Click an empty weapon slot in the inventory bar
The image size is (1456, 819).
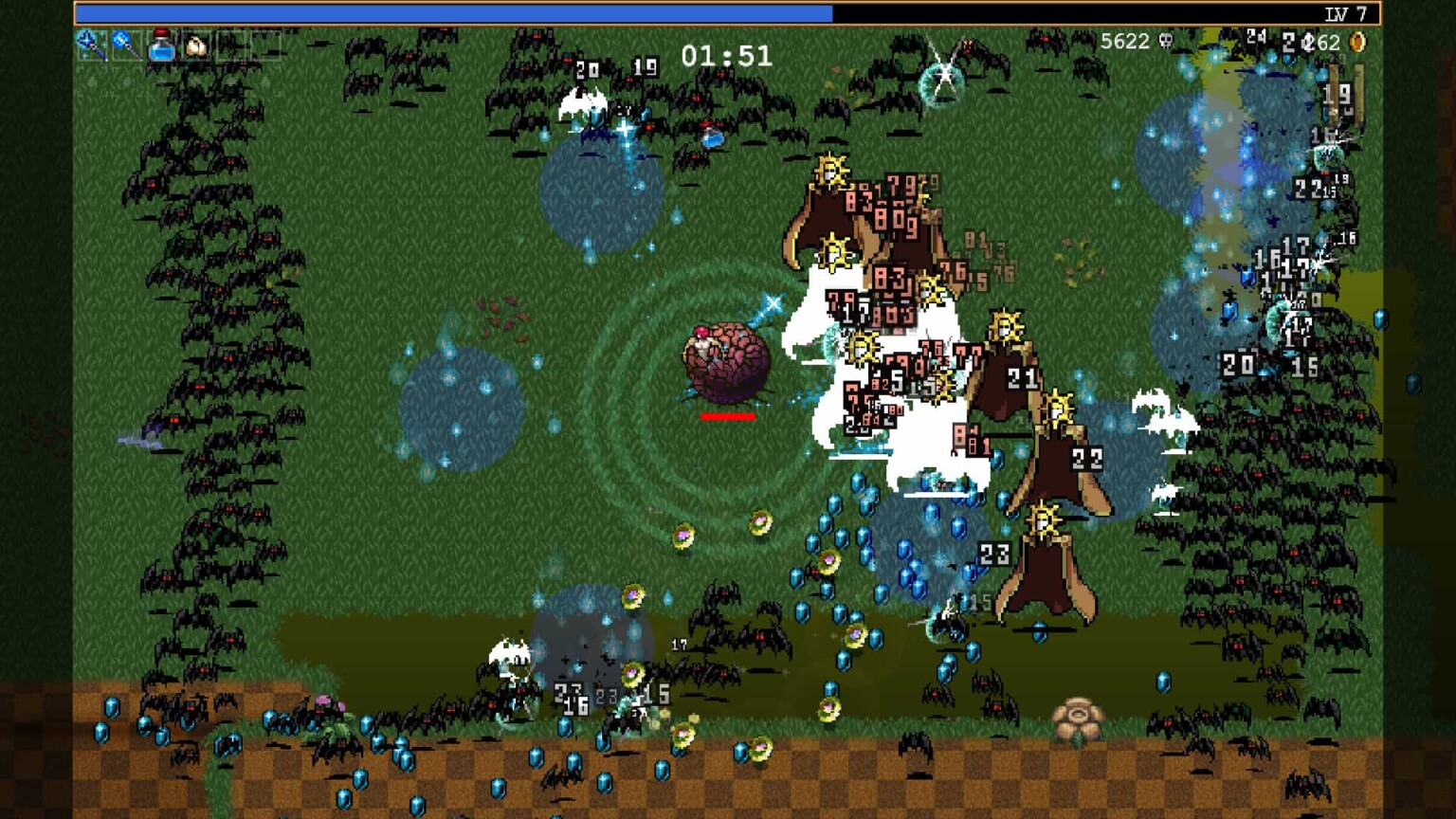233,45
